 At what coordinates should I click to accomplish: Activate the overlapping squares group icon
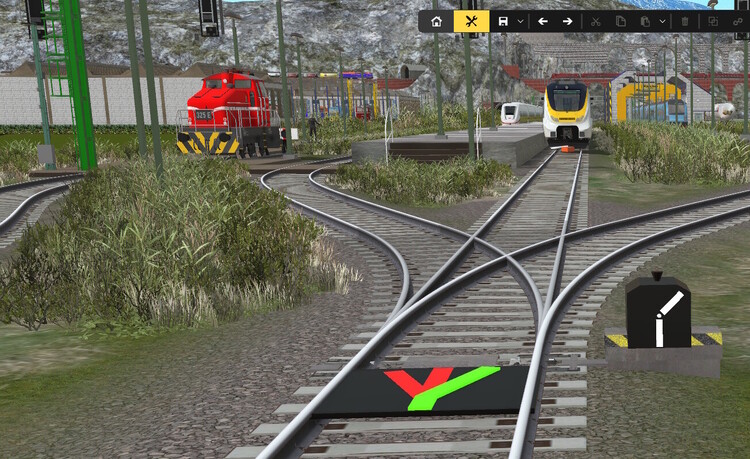coord(713,21)
